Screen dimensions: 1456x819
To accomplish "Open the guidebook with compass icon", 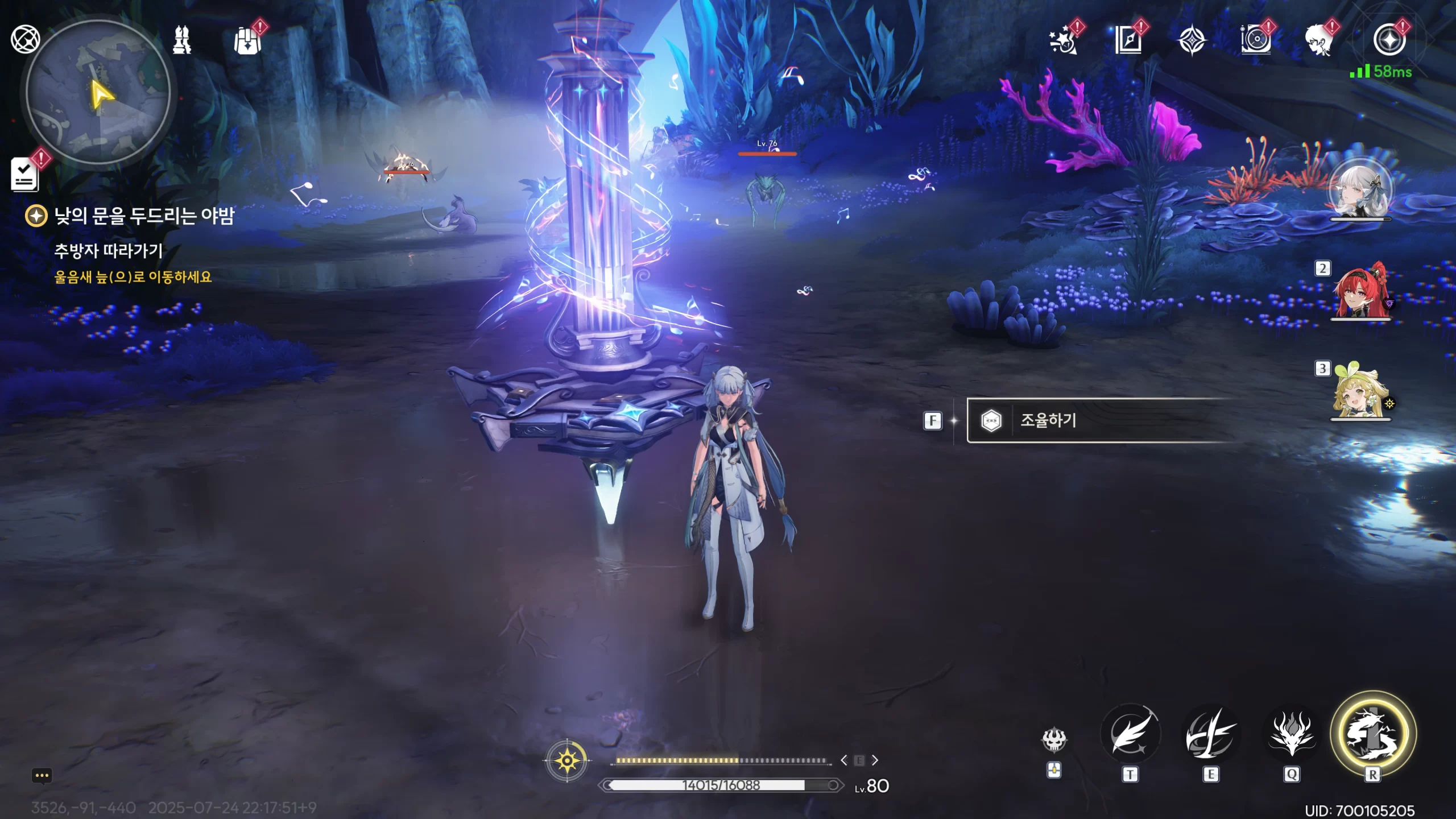I will [1128, 40].
